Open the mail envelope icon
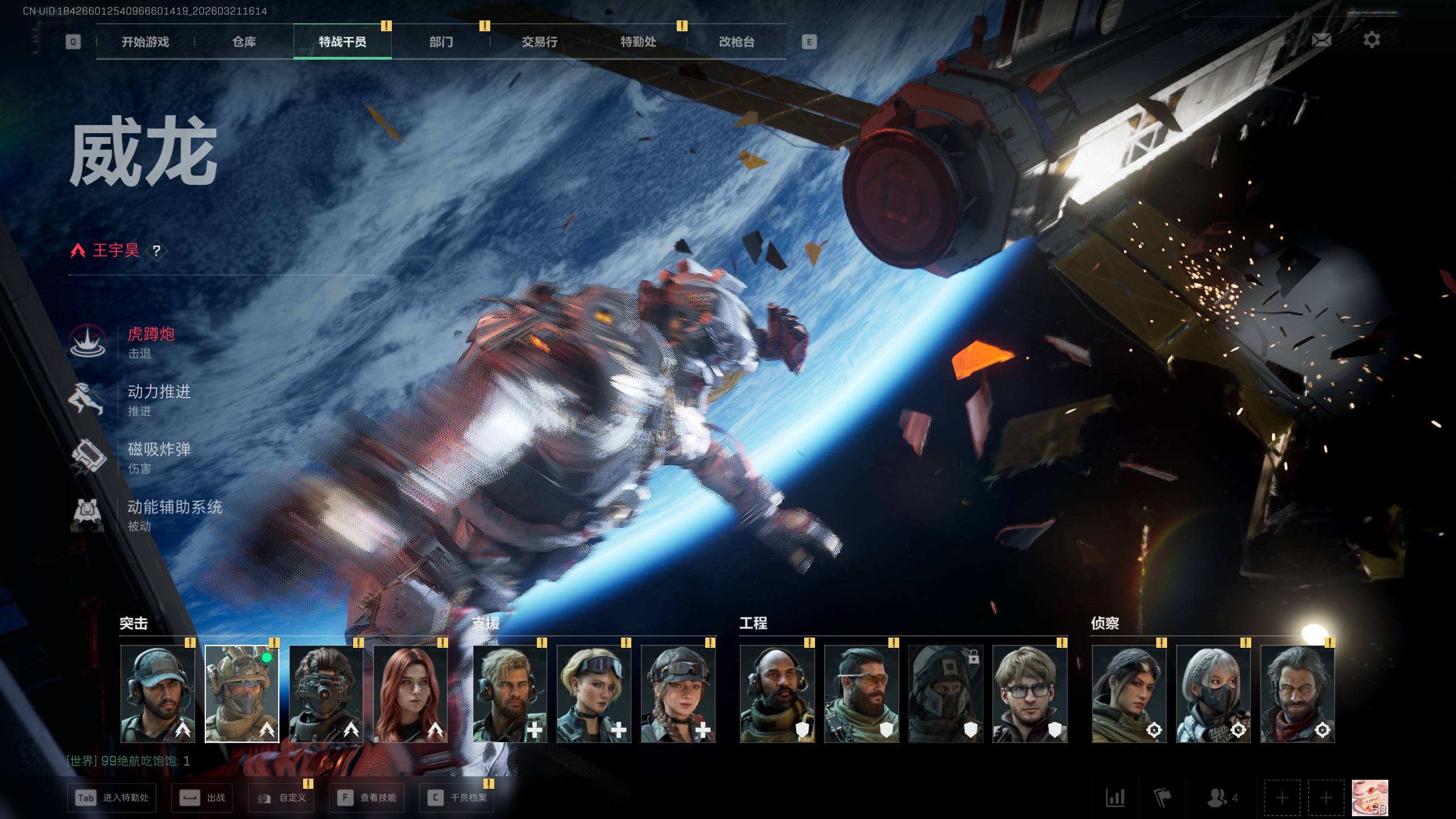The image size is (1456, 819). tap(1321, 40)
